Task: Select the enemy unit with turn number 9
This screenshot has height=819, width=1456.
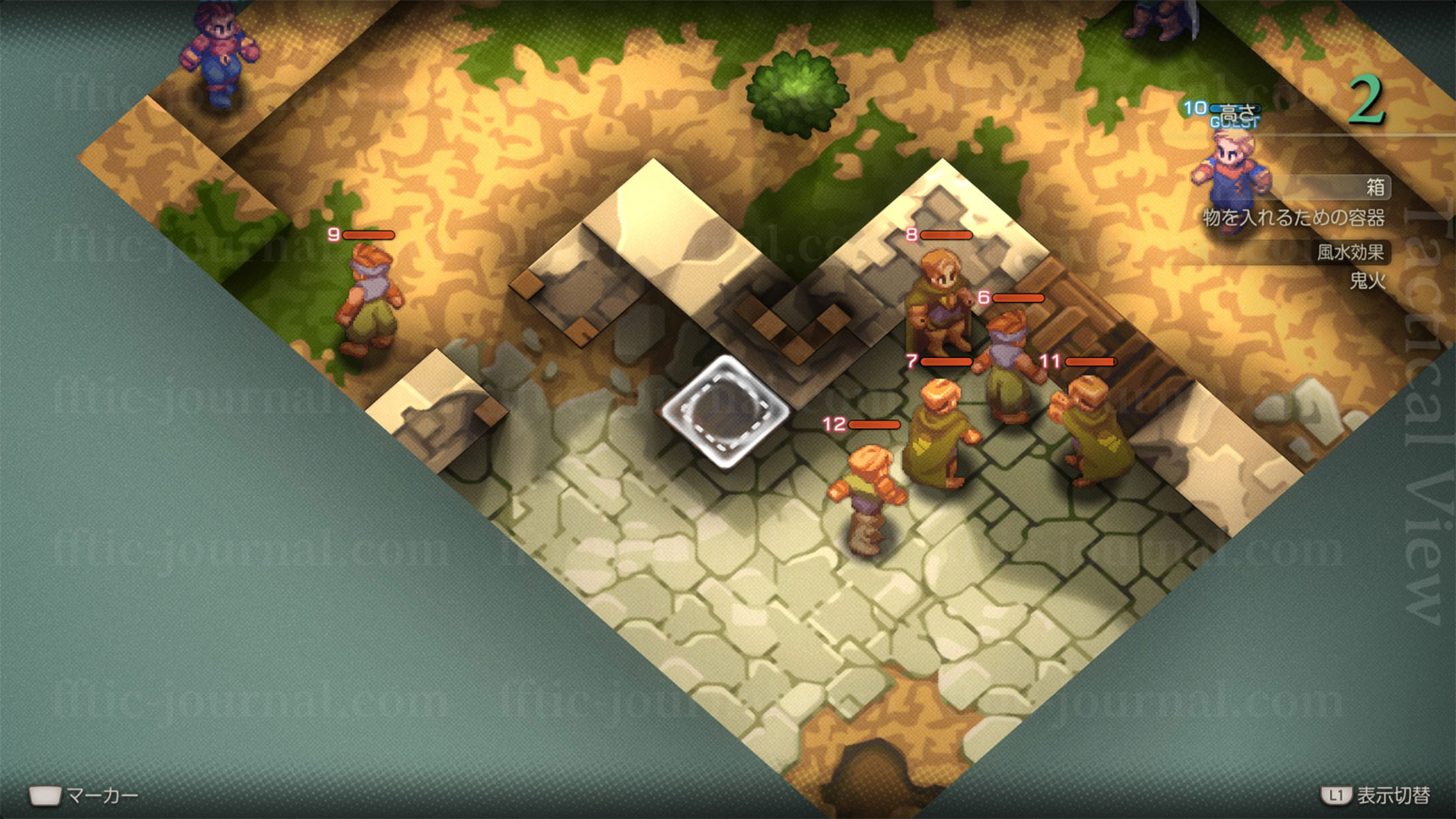Action: pyautogui.click(x=369, y=300)
